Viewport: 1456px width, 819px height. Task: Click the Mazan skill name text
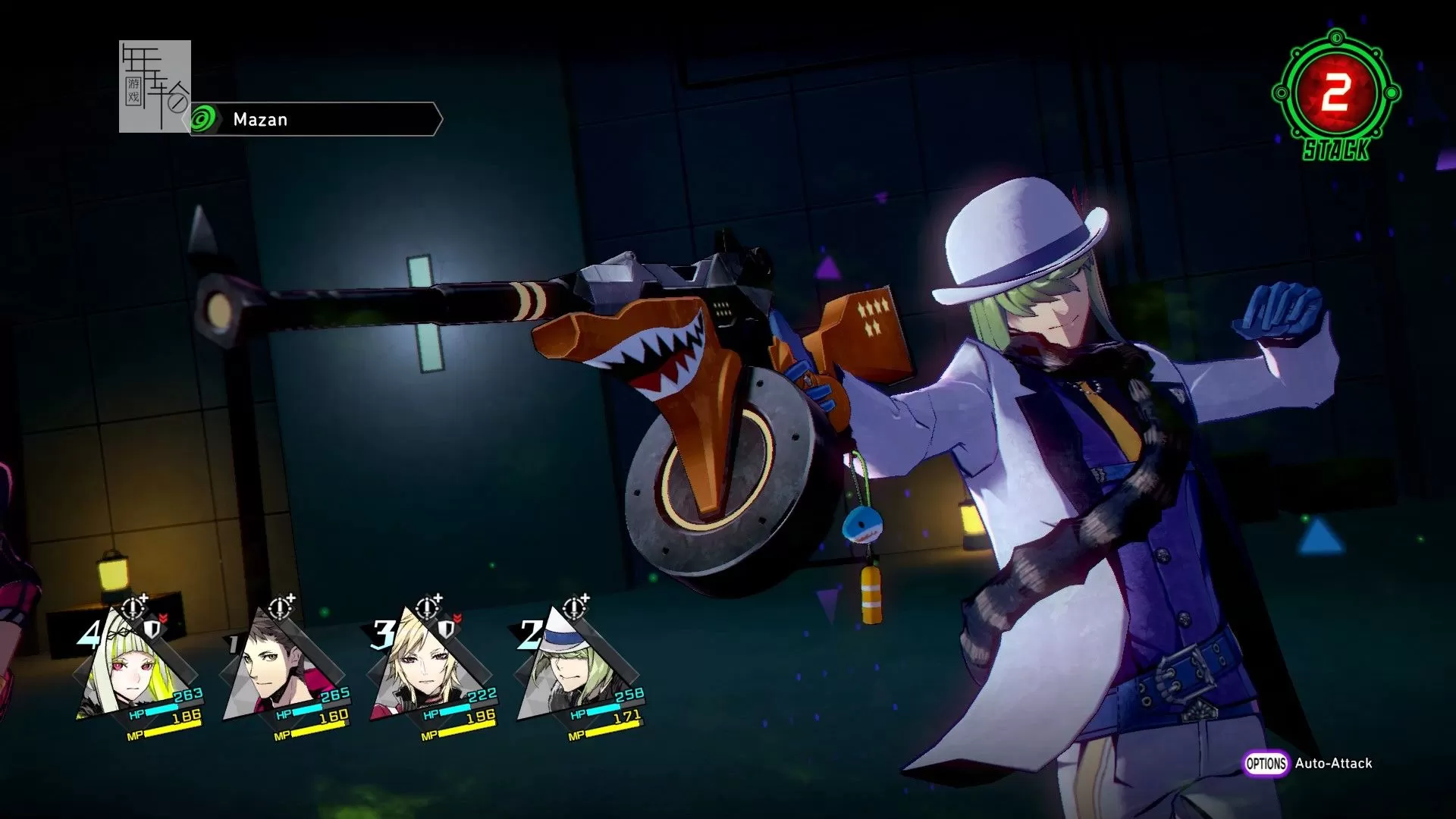tap(259, 119)
